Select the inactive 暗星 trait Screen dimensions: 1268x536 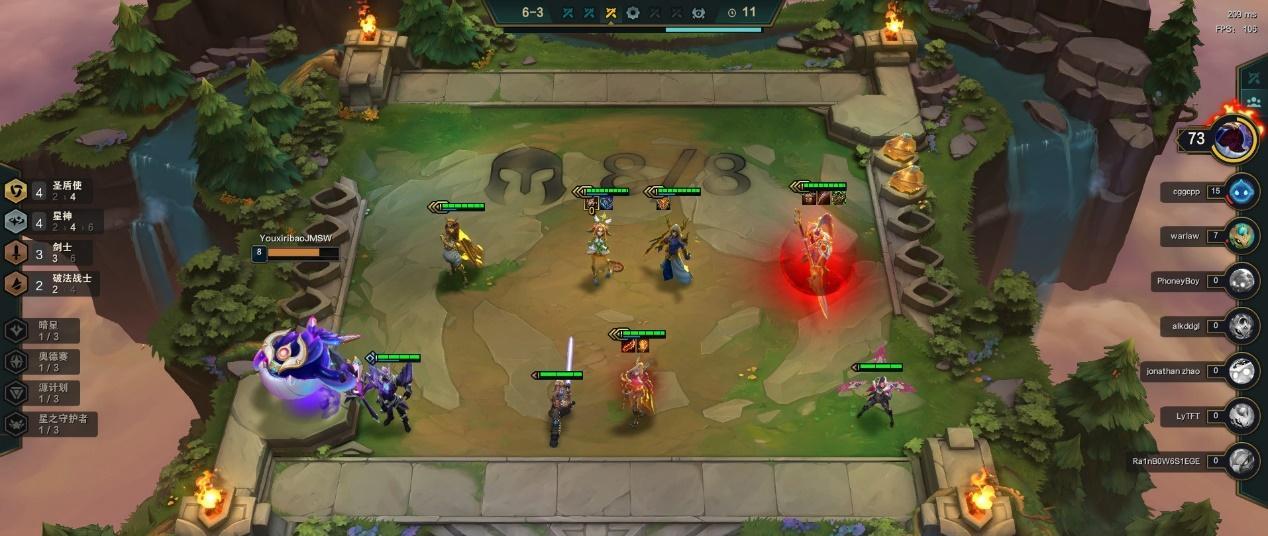(50, 331)
